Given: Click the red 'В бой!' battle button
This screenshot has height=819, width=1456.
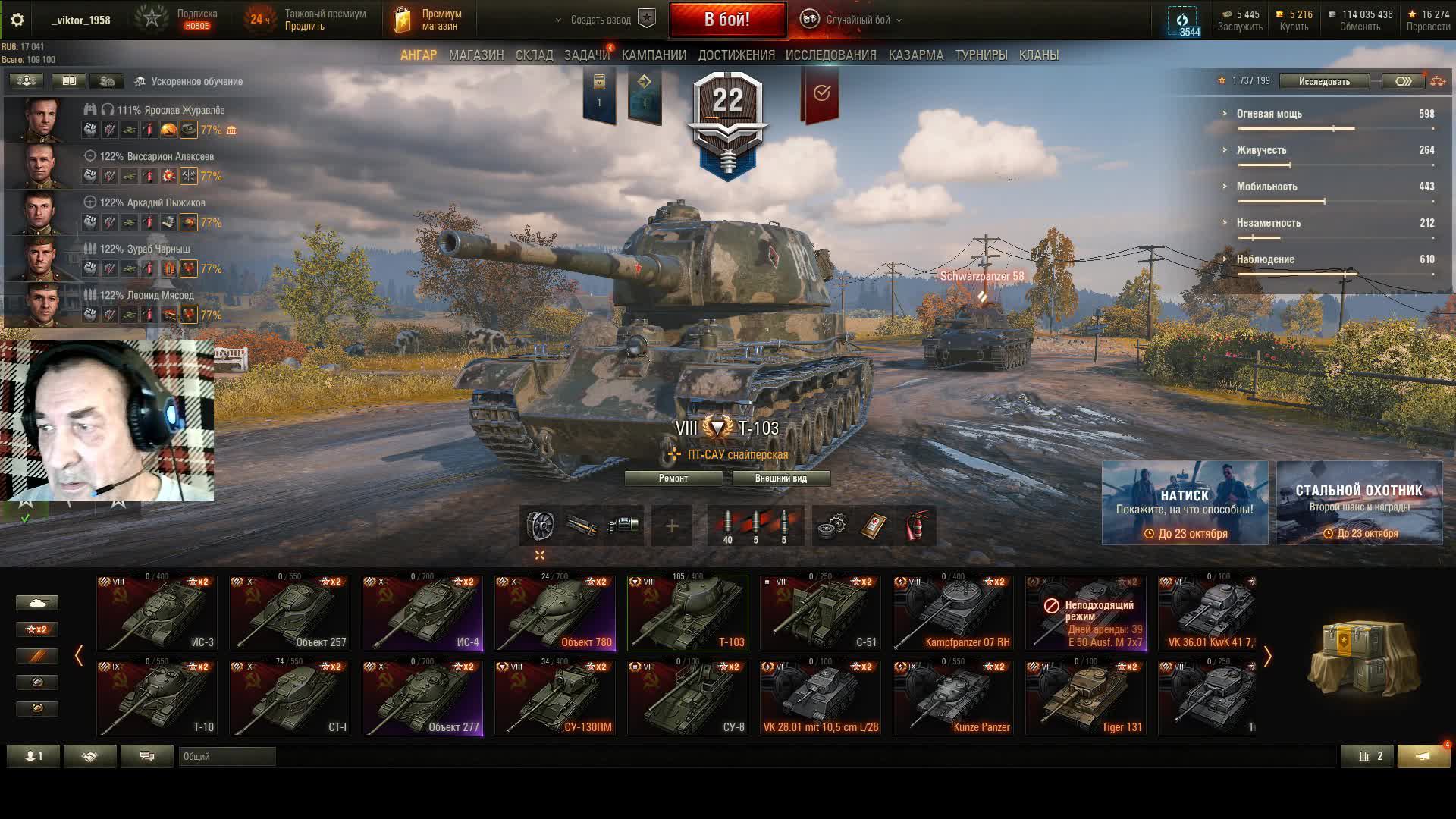Looking at the screenshot, I should tap(727, 20).
